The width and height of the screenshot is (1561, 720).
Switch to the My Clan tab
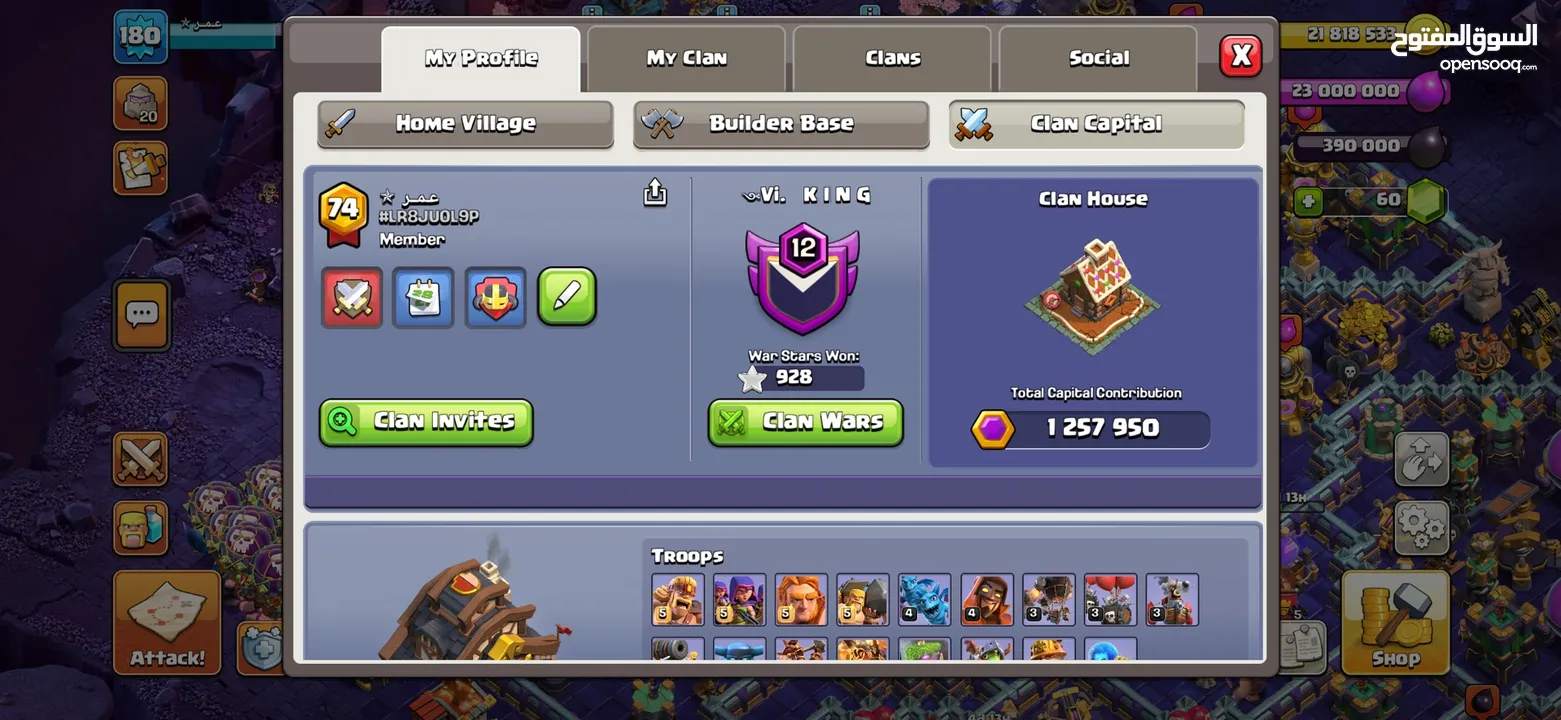(x=686, y=58)
